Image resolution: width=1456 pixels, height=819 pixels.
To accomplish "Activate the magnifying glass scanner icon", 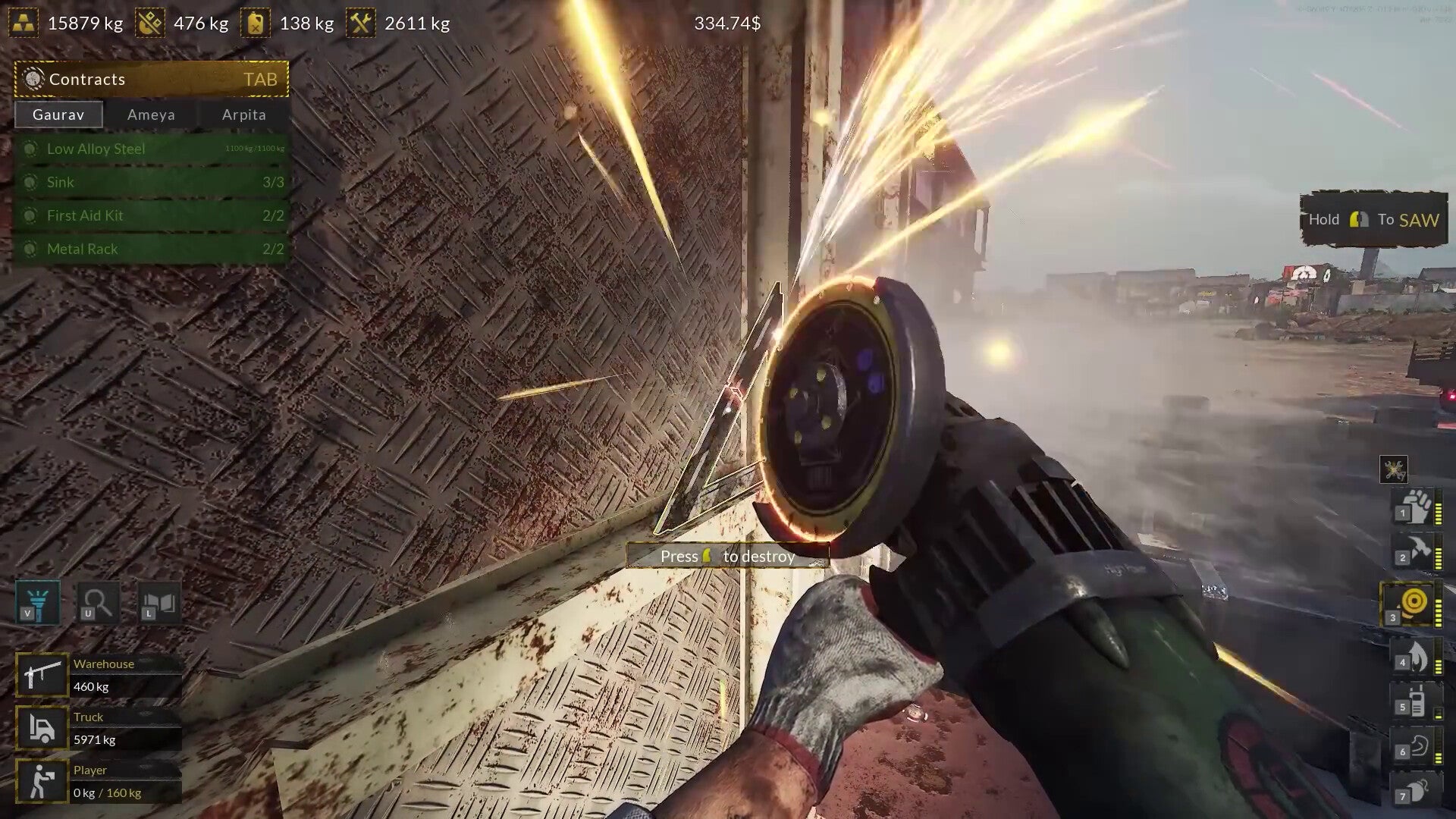I will [99, 602].
